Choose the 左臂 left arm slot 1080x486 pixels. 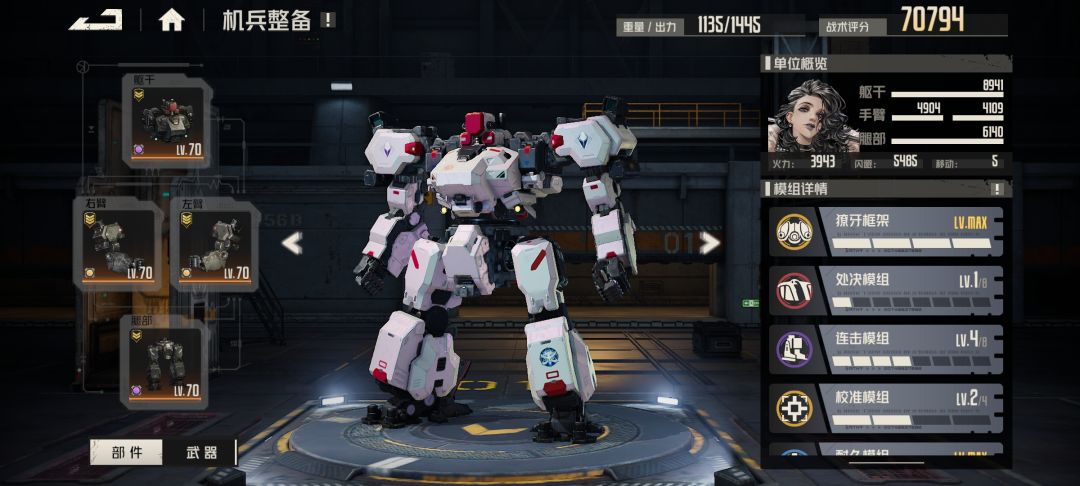click(215, 245)
